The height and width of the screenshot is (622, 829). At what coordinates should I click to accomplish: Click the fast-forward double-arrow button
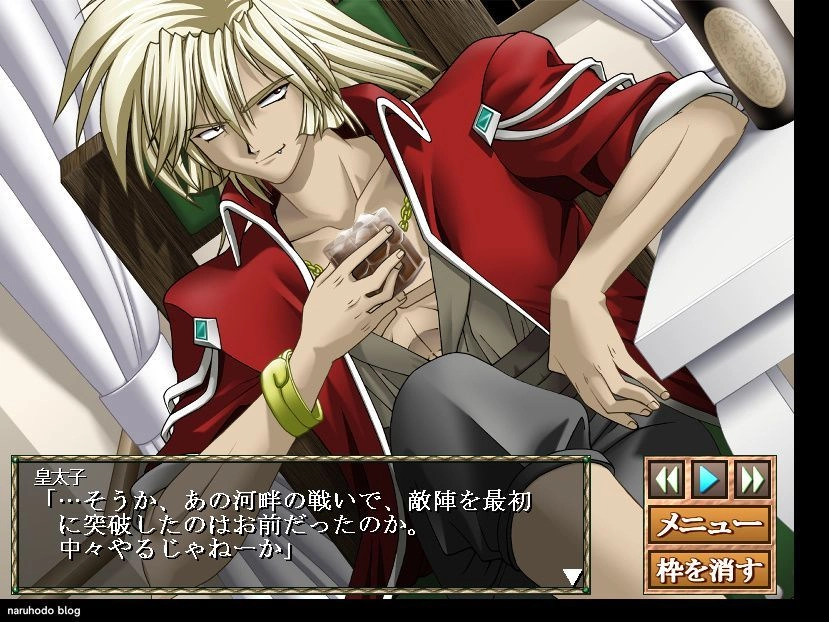(751, 479)
